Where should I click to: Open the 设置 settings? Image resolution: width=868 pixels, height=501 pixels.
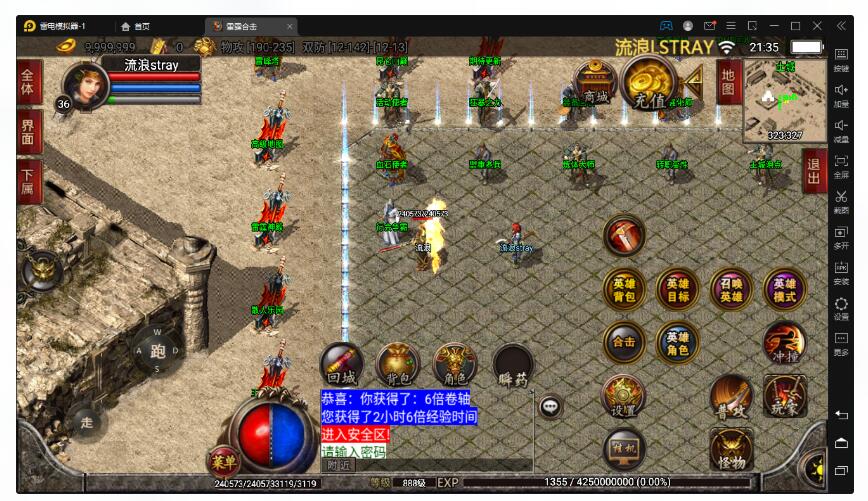(624, 396)
